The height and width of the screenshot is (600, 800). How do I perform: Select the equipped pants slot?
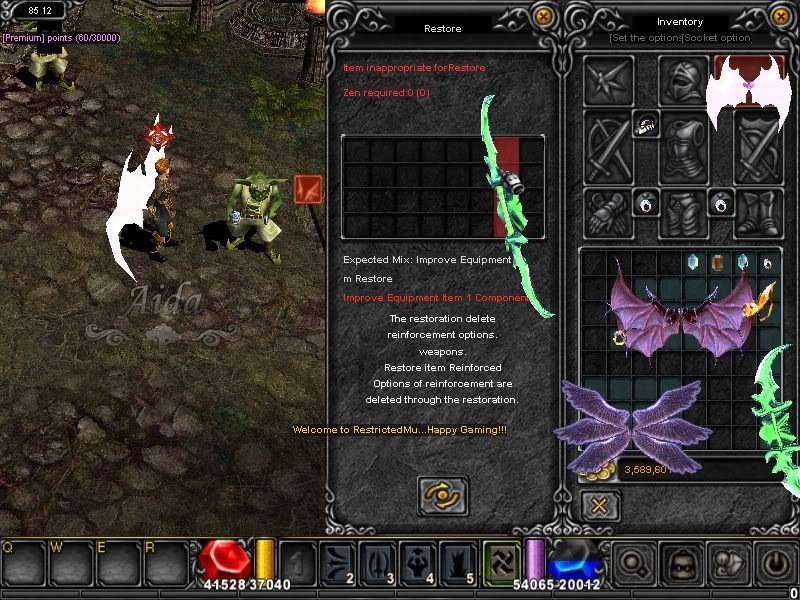coord(685,211)
